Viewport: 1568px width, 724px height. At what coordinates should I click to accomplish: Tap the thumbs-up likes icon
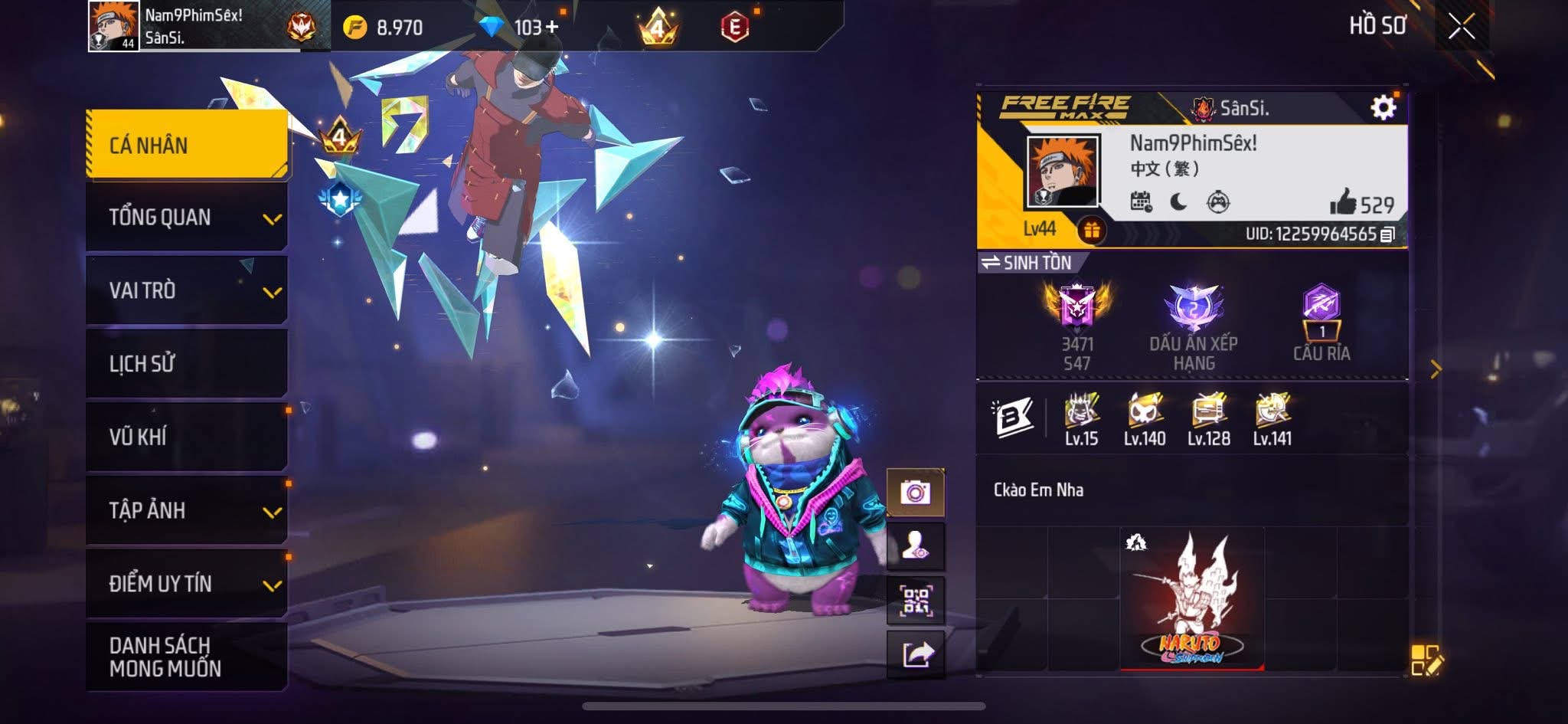[x=1343, y=203]
